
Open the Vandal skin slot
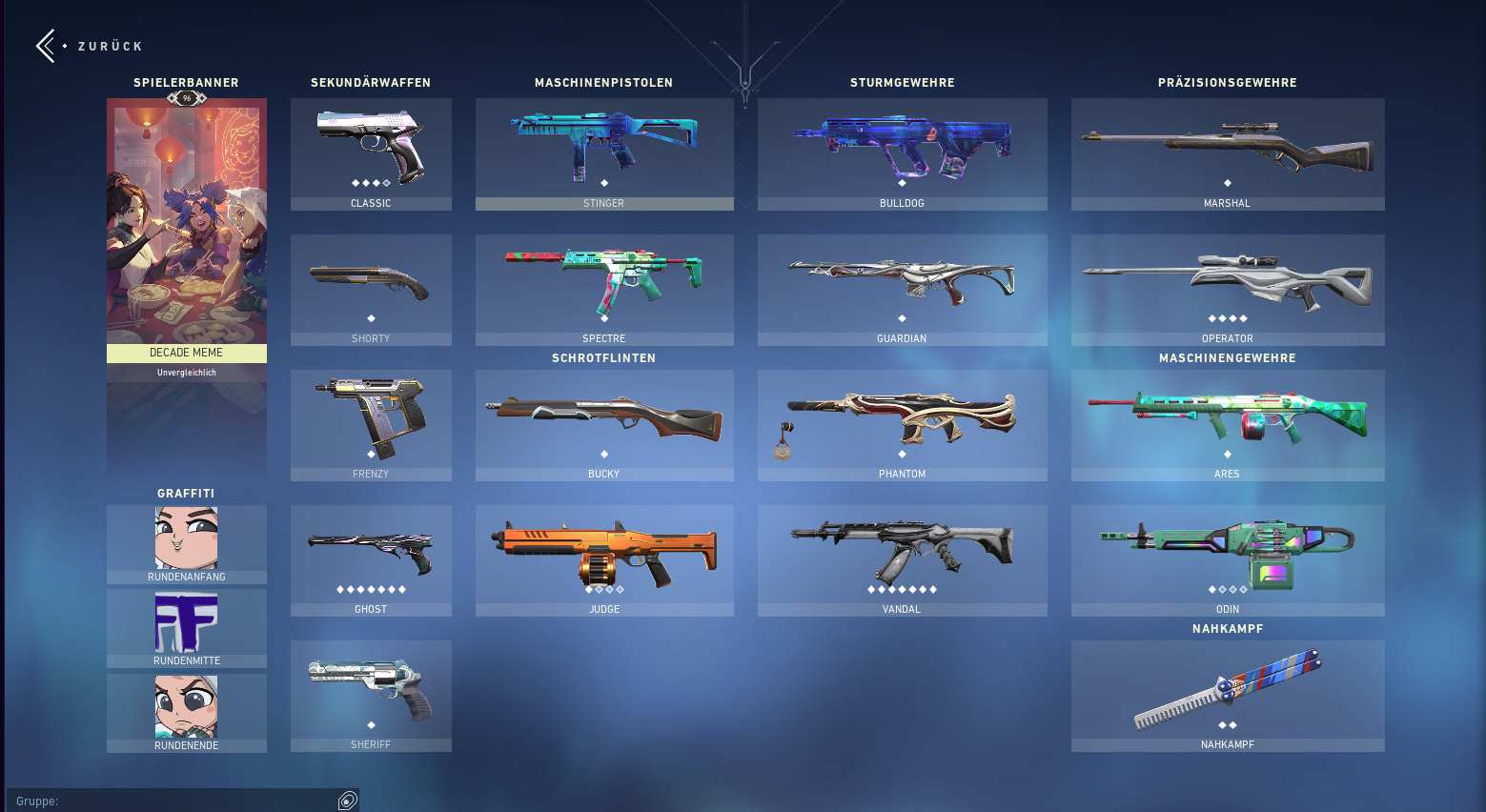(x=901, y=558)
